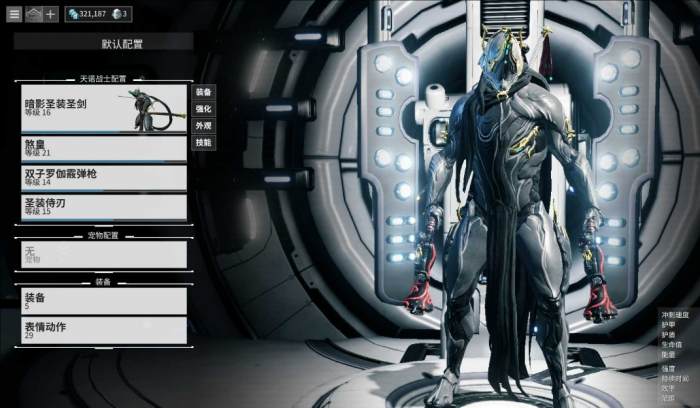This screenshot has width=700, height=408.
Task: Click the plus icon in the top bar
Action: coord(51,14)
